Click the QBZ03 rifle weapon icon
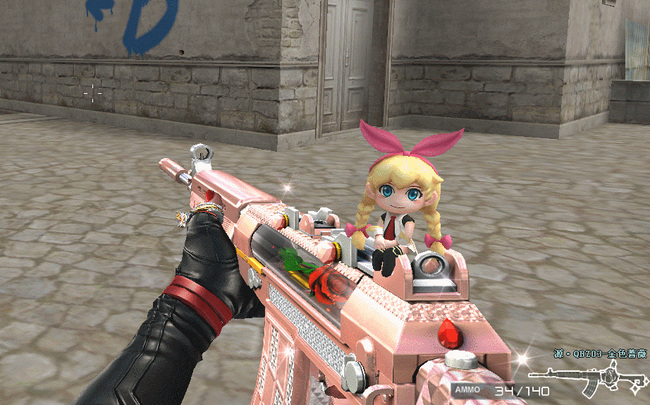 tap(590, 377)
